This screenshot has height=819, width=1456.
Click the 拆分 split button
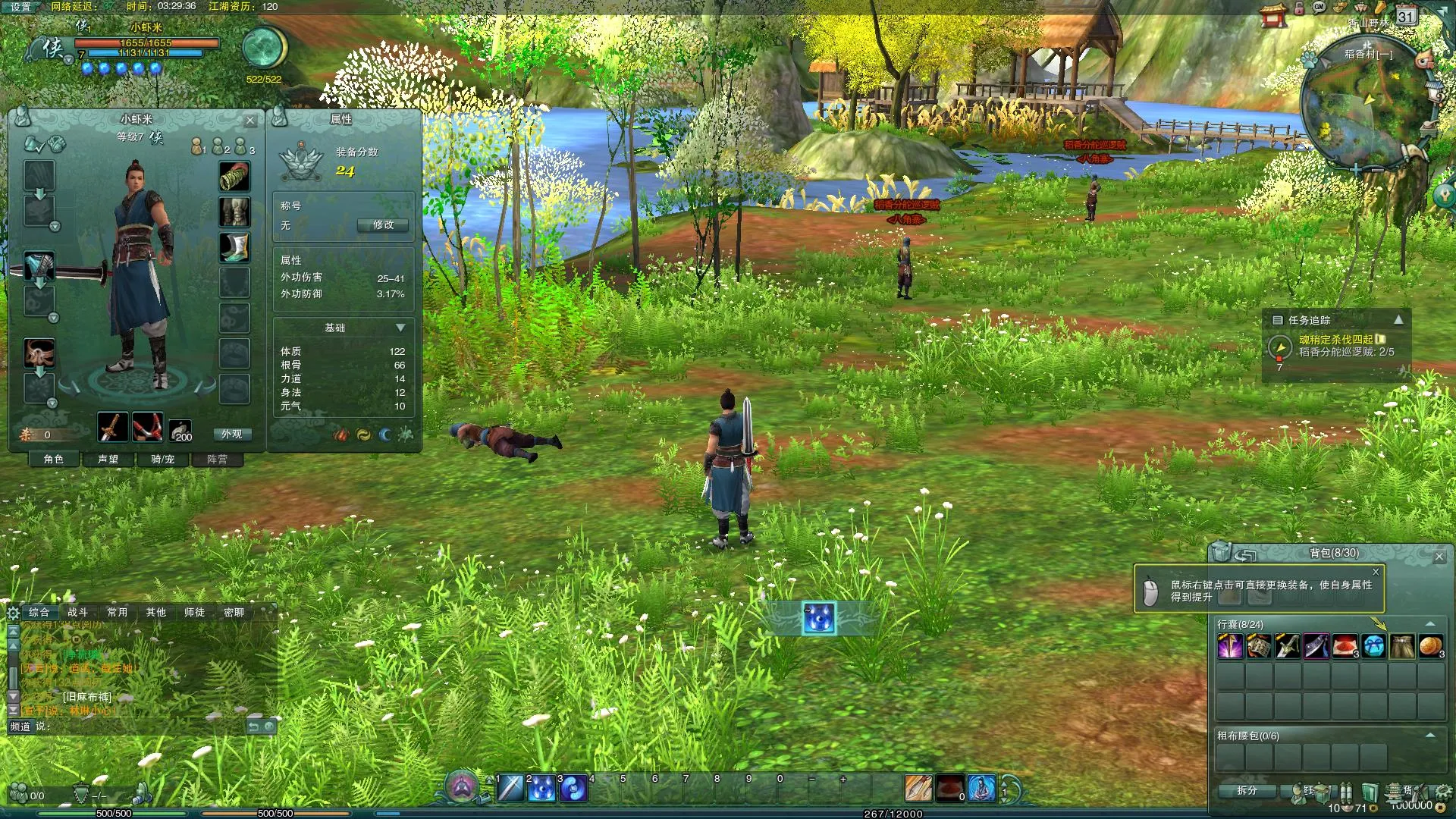(x=1247, y=790)
